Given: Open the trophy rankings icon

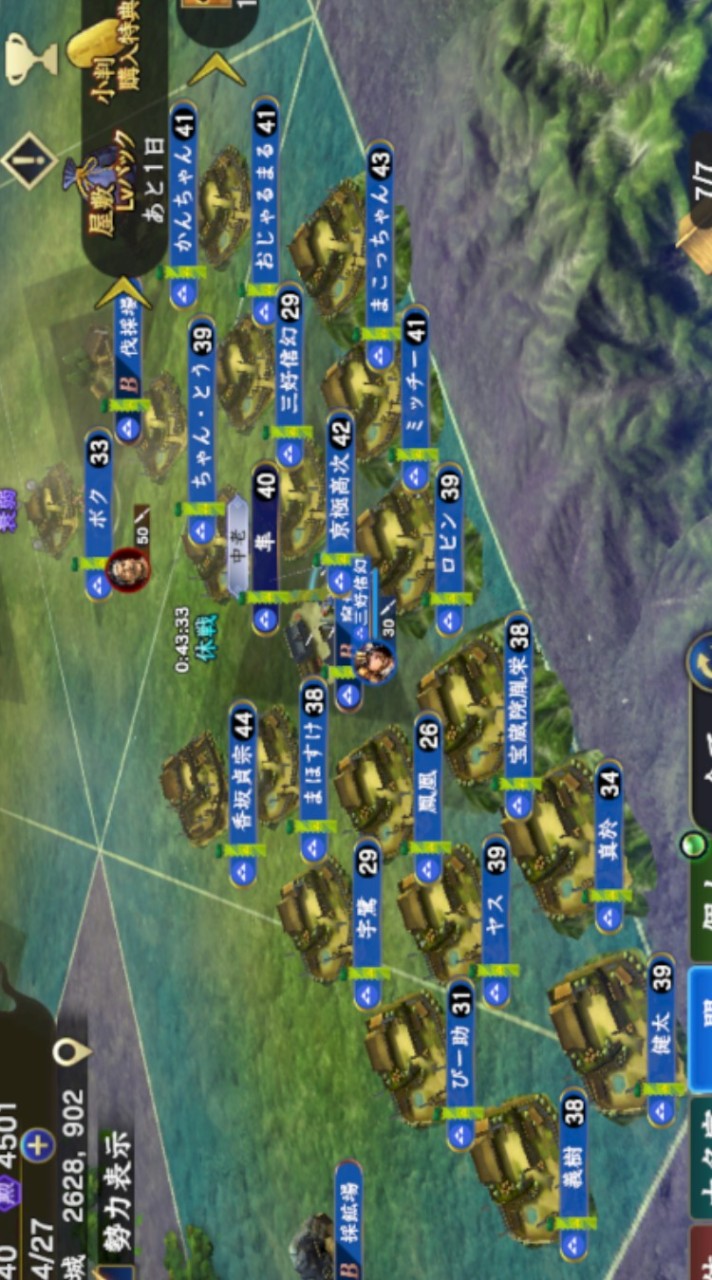Looking at the screenshot, I should [32, 58].
